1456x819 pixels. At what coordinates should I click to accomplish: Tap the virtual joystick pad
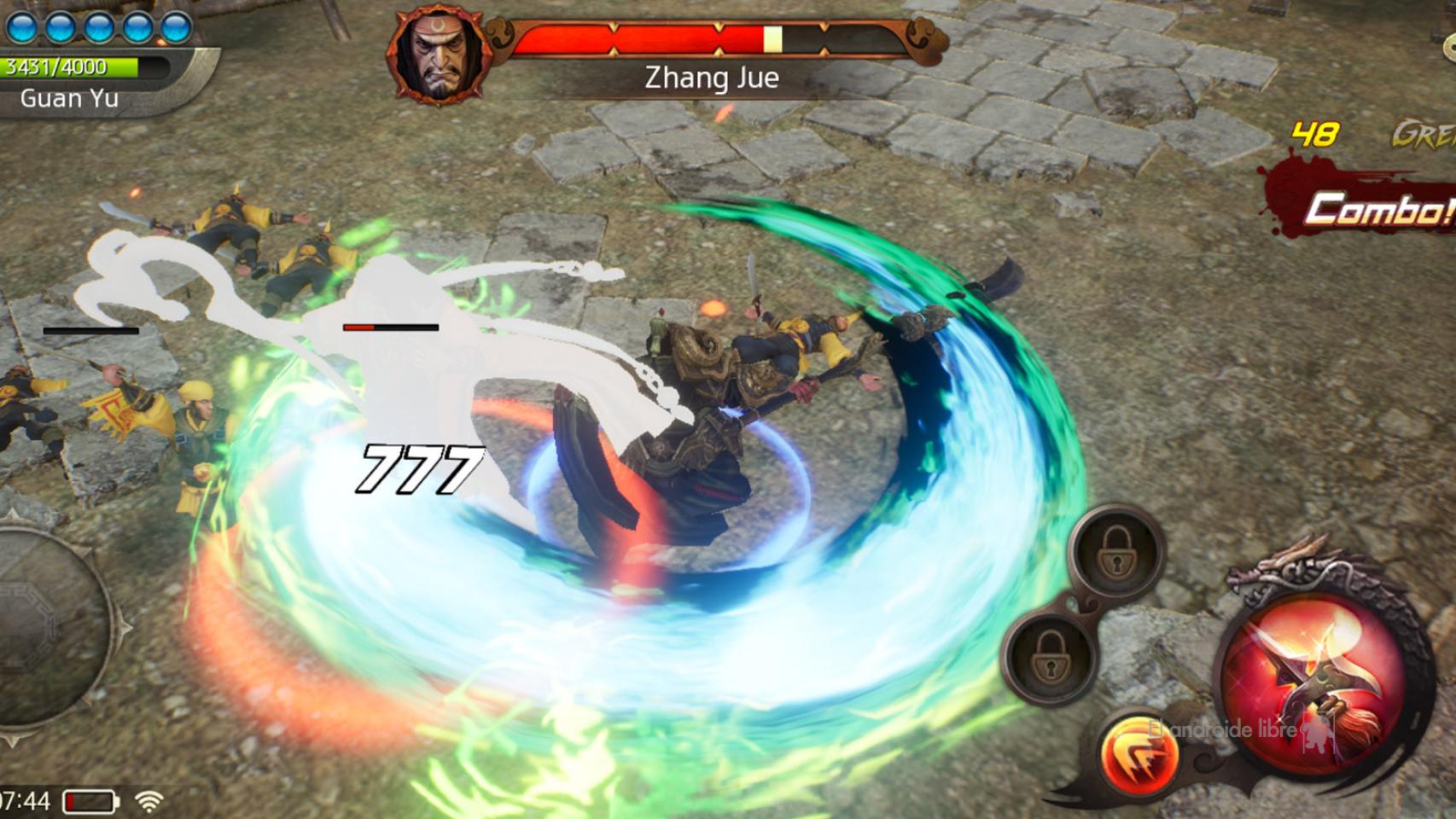tap(34, 631)
